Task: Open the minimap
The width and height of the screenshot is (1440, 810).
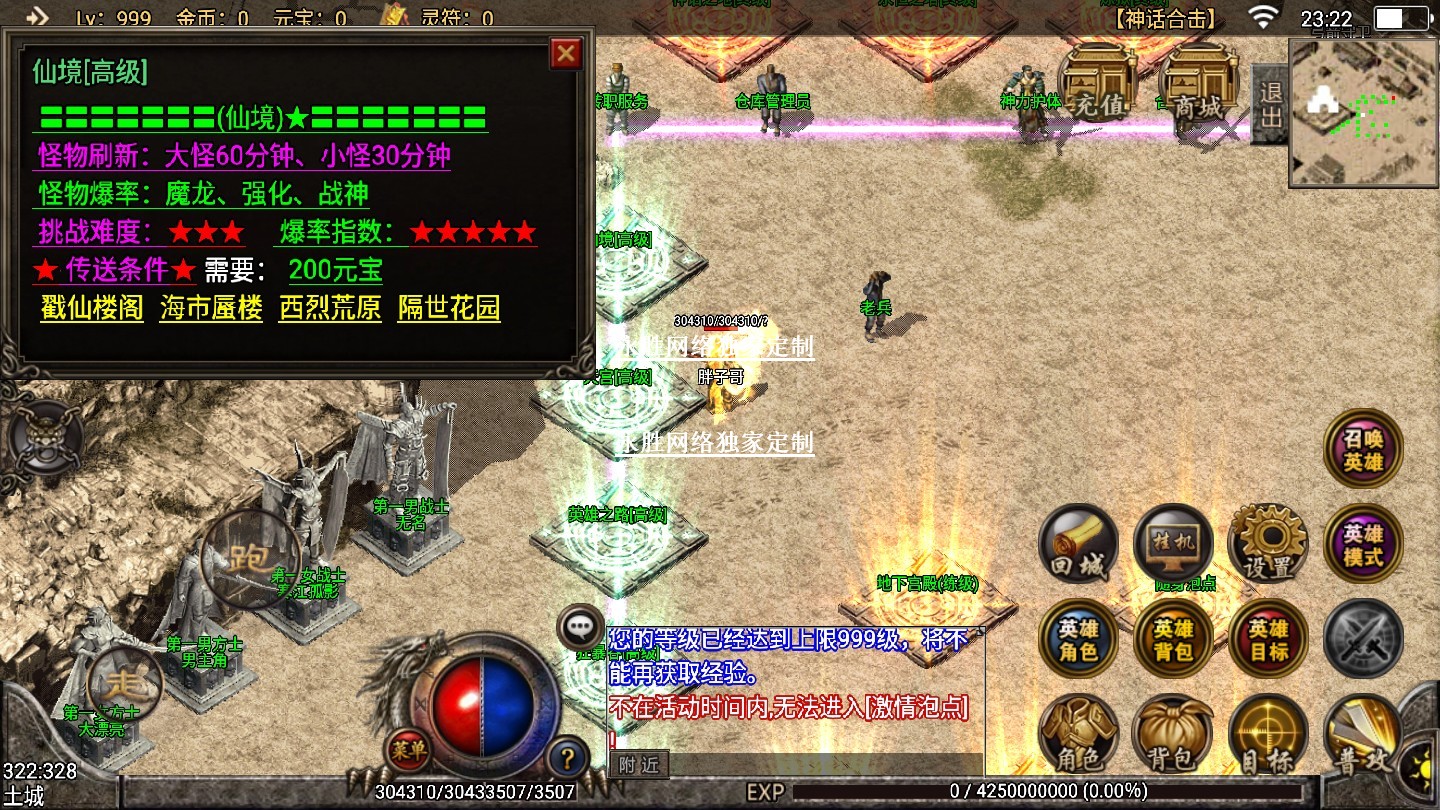Action: click(1363, 113)
